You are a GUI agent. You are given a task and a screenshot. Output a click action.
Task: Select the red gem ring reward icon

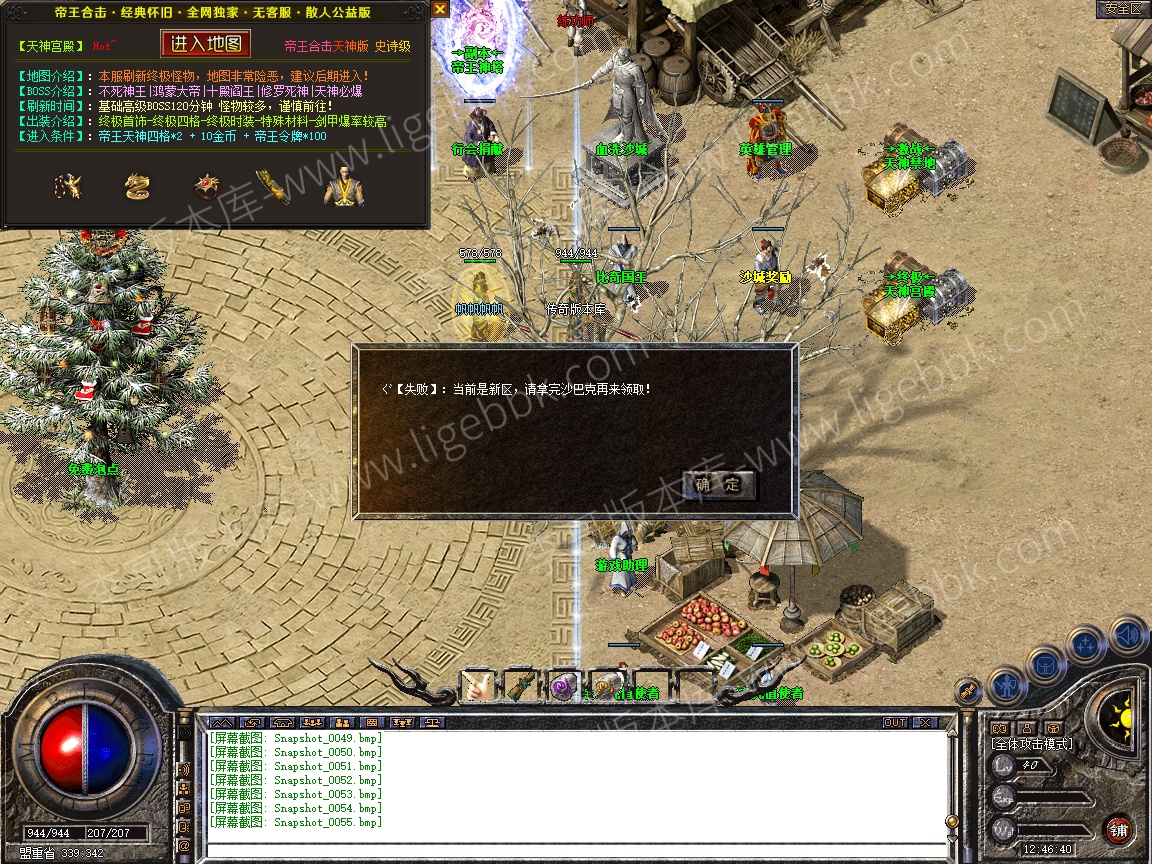pos(207,187)
